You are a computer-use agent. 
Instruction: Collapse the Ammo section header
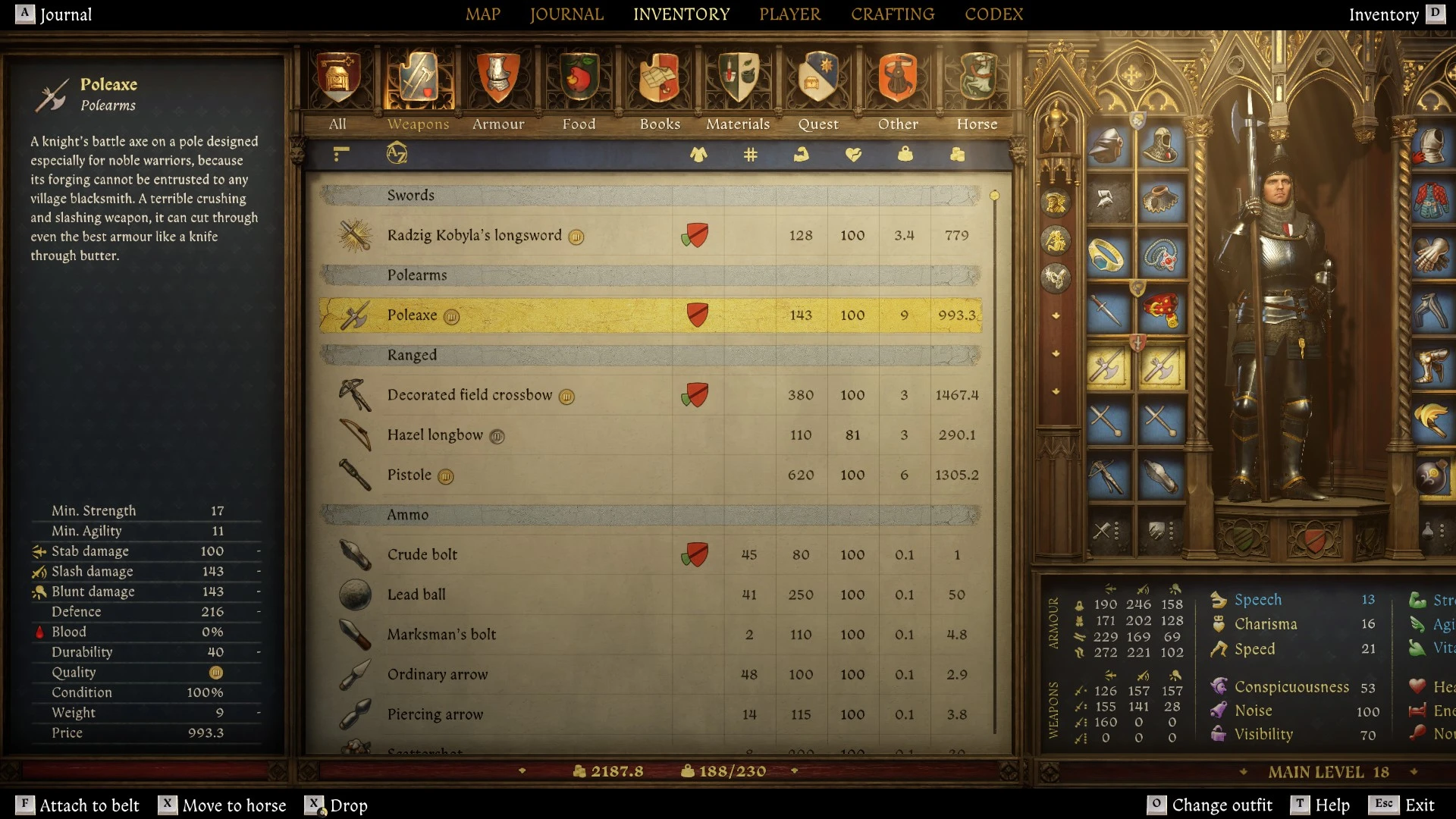[531, 514]
